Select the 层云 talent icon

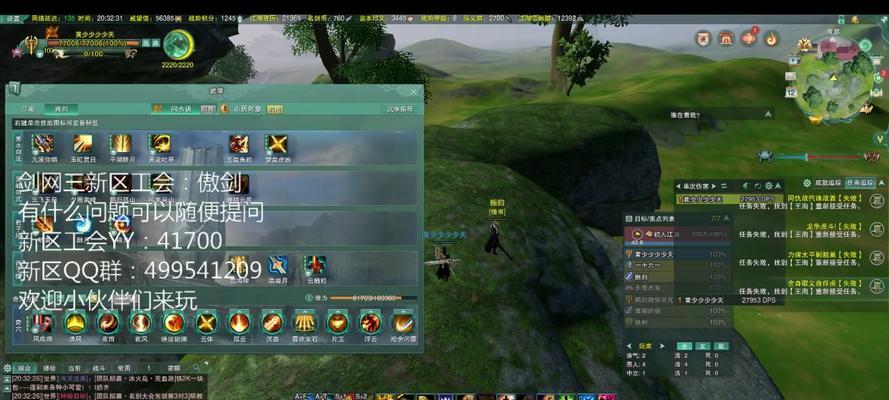coord(239,322)
